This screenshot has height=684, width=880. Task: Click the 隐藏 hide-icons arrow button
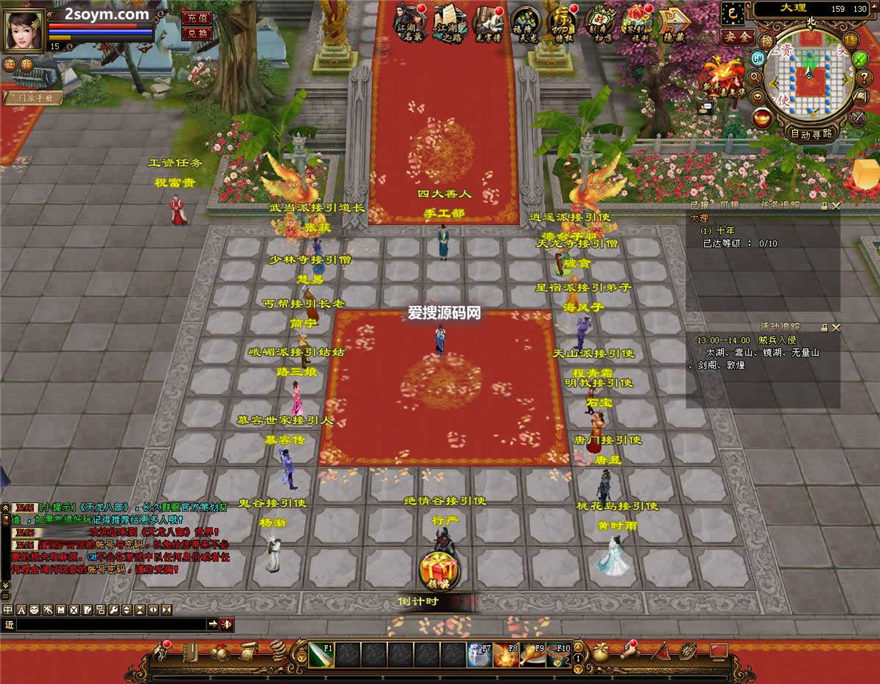(x=675, y=21)
